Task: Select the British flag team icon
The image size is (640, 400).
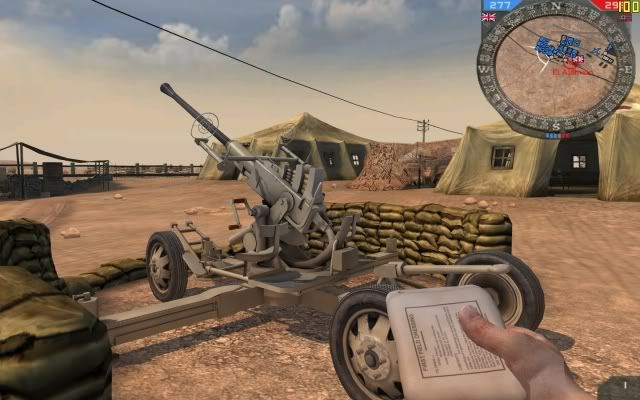Action: coord(489,17)
